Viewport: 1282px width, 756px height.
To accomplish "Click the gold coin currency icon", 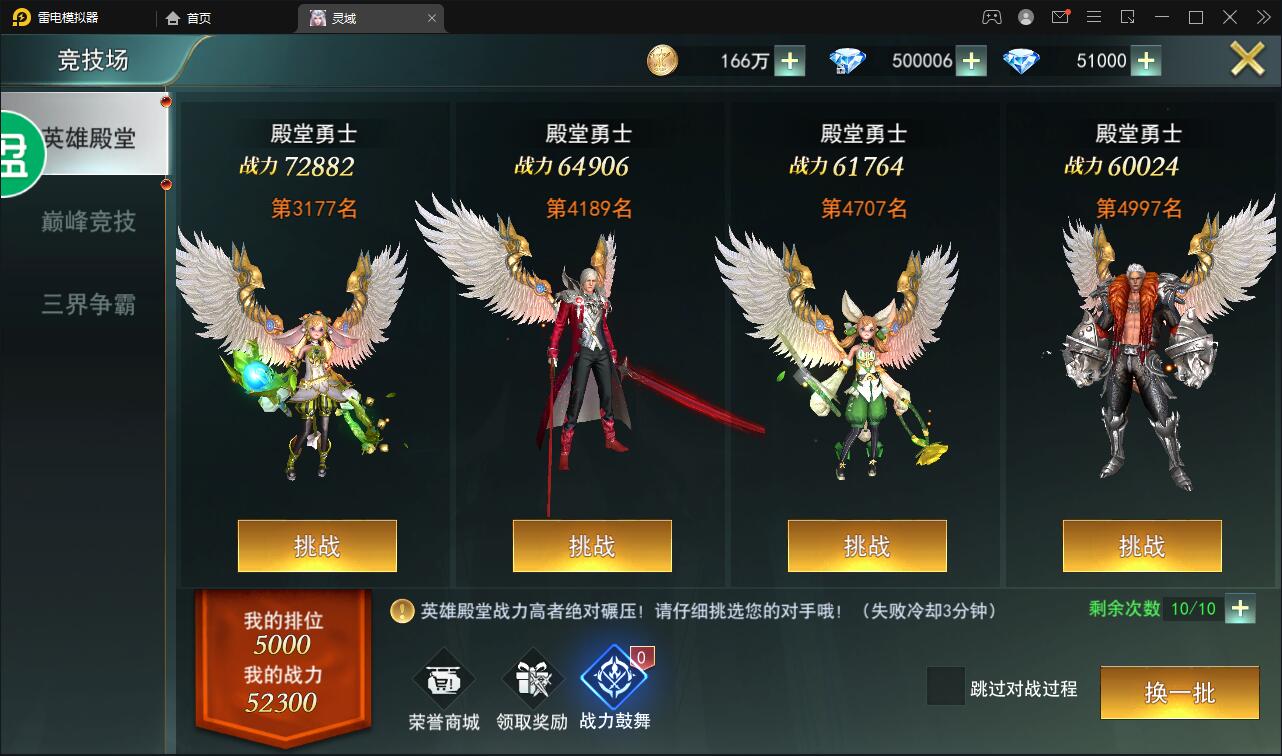I will coord(661,61).
